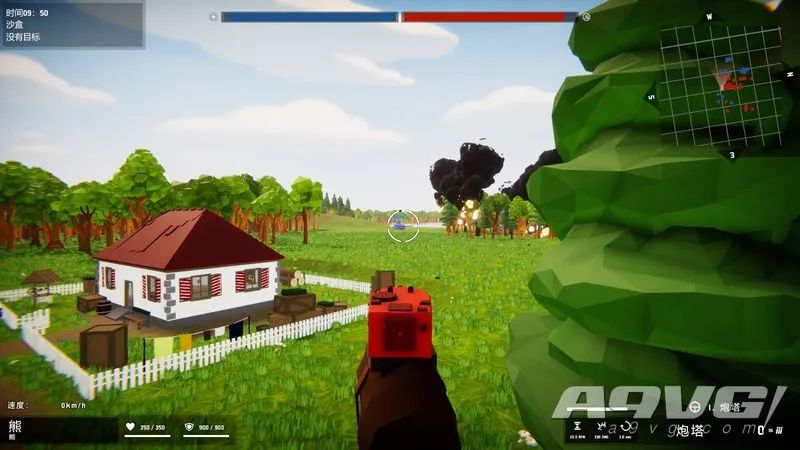Click the 没有目标 objective tracker panel
This screenshot has height=450, width=800.
72,25
